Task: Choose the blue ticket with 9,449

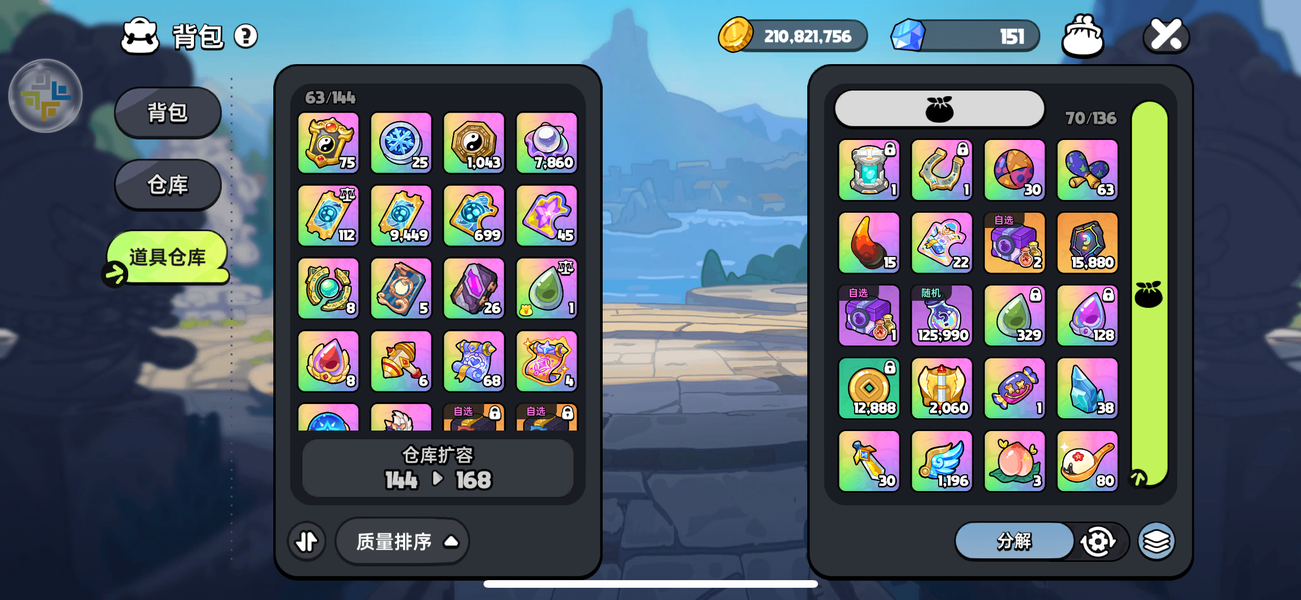Action: coord(401,216)
